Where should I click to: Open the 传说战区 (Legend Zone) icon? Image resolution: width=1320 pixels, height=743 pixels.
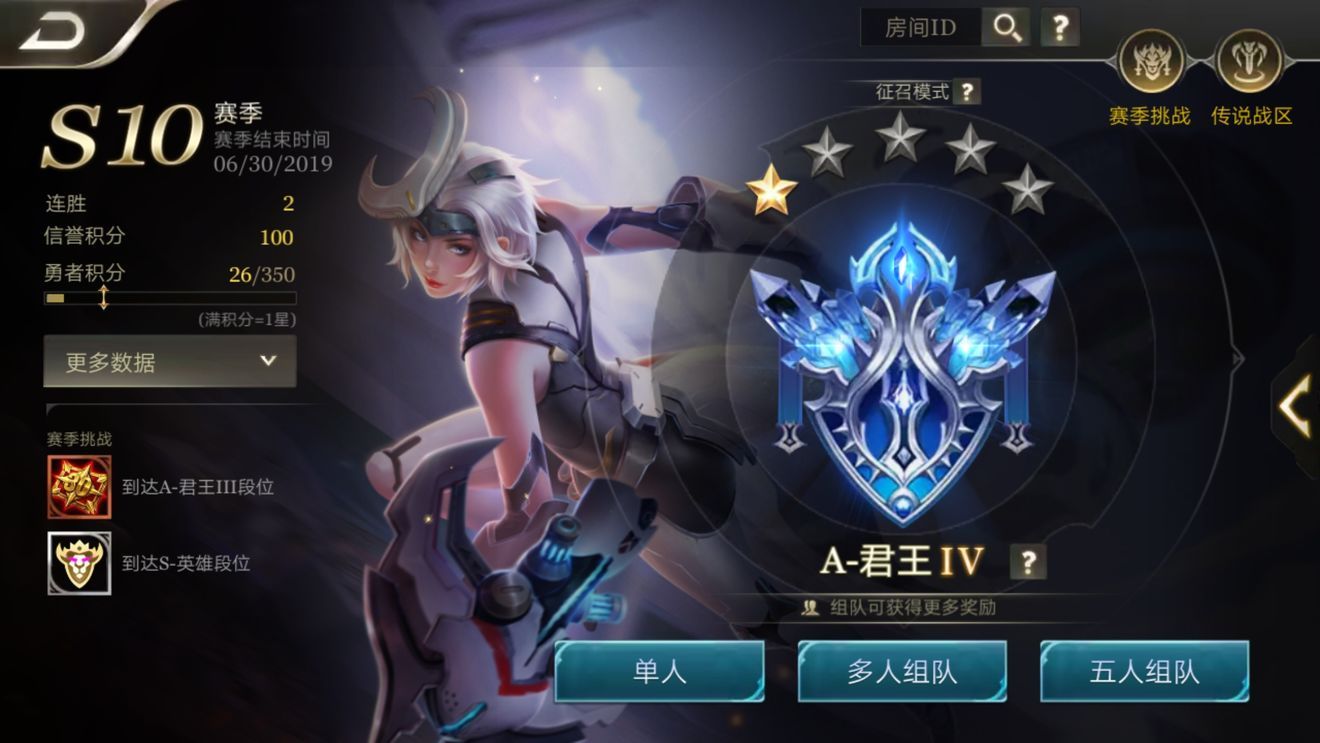tap(1247, 62)
